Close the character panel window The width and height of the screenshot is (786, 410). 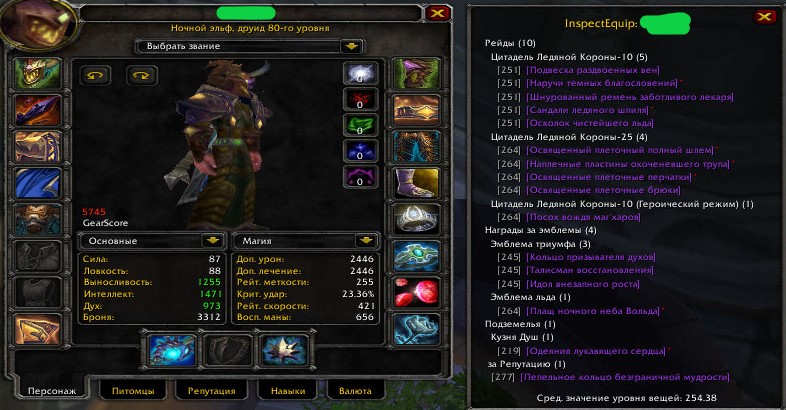(x=436, y=14)
